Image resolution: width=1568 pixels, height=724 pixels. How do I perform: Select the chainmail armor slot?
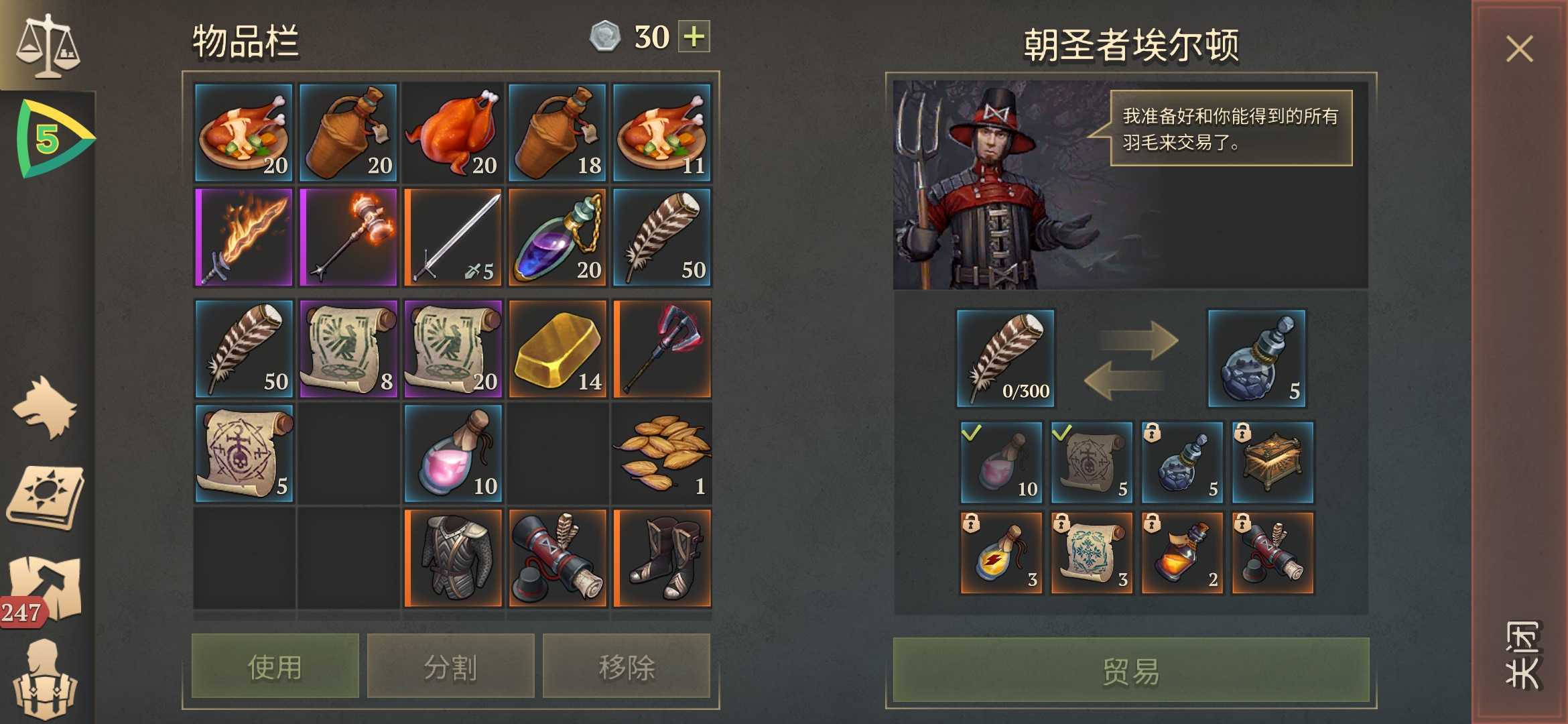tap(453, 558)
